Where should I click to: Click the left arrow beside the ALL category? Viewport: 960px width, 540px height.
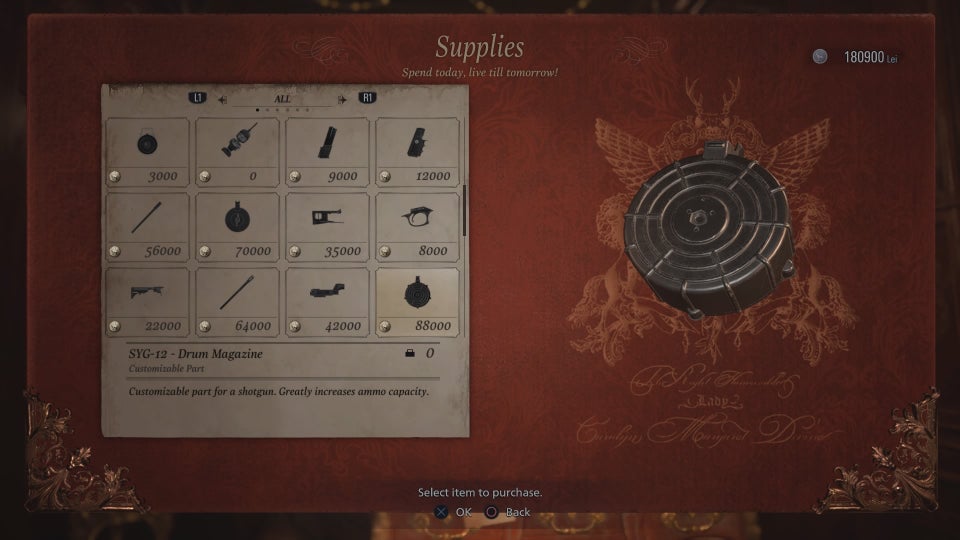coord(223,99)
